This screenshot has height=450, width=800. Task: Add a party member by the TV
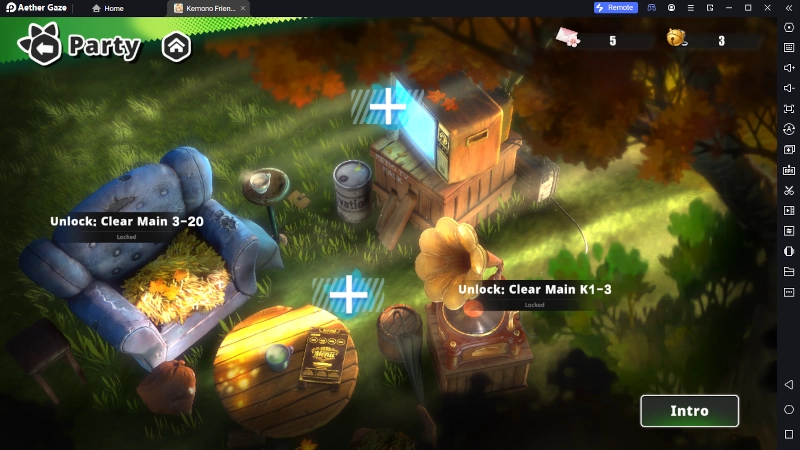(388, 105)
